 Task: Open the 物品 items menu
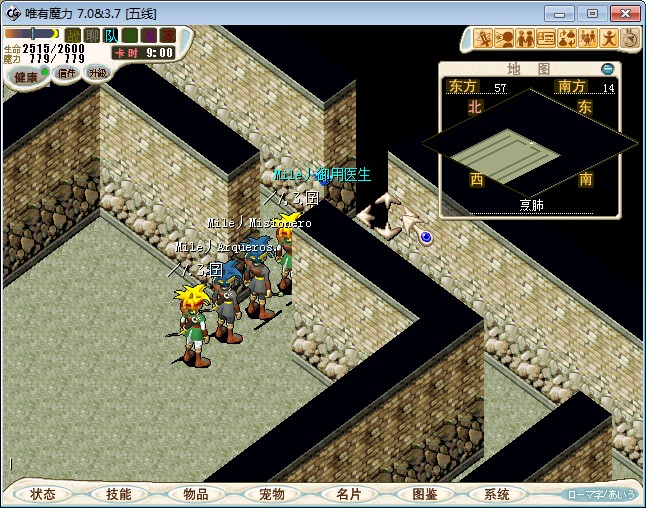pyautogui.click(x=196, y=494)
